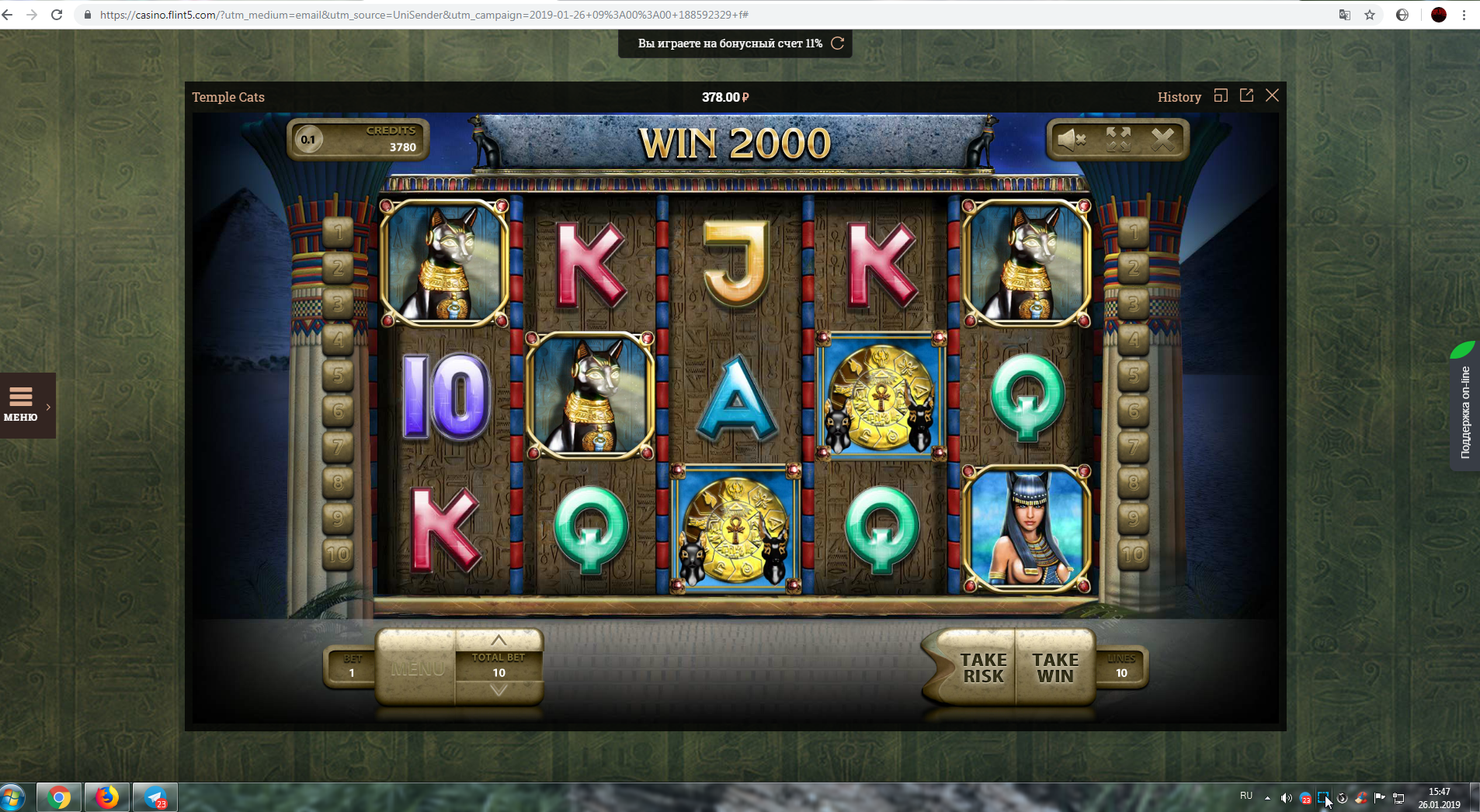The height and width of the screenshot is (812, 1480).
Task: Select the Lines 10 button
Action: pyautogui.click(x=1121, y=667)
